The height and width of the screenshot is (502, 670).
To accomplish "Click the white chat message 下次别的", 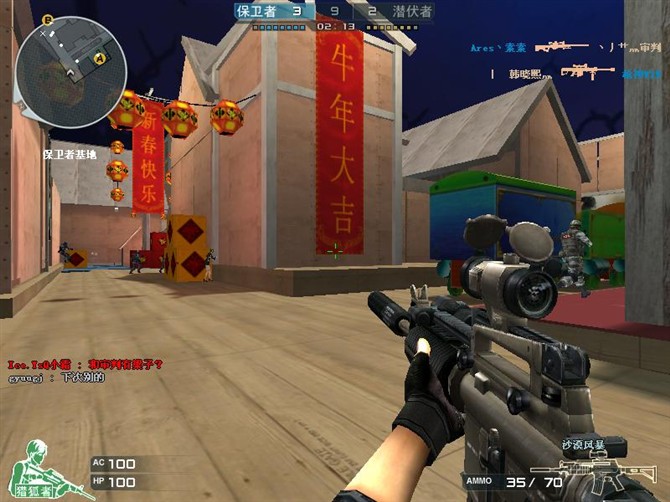I will tap(57, 378).
